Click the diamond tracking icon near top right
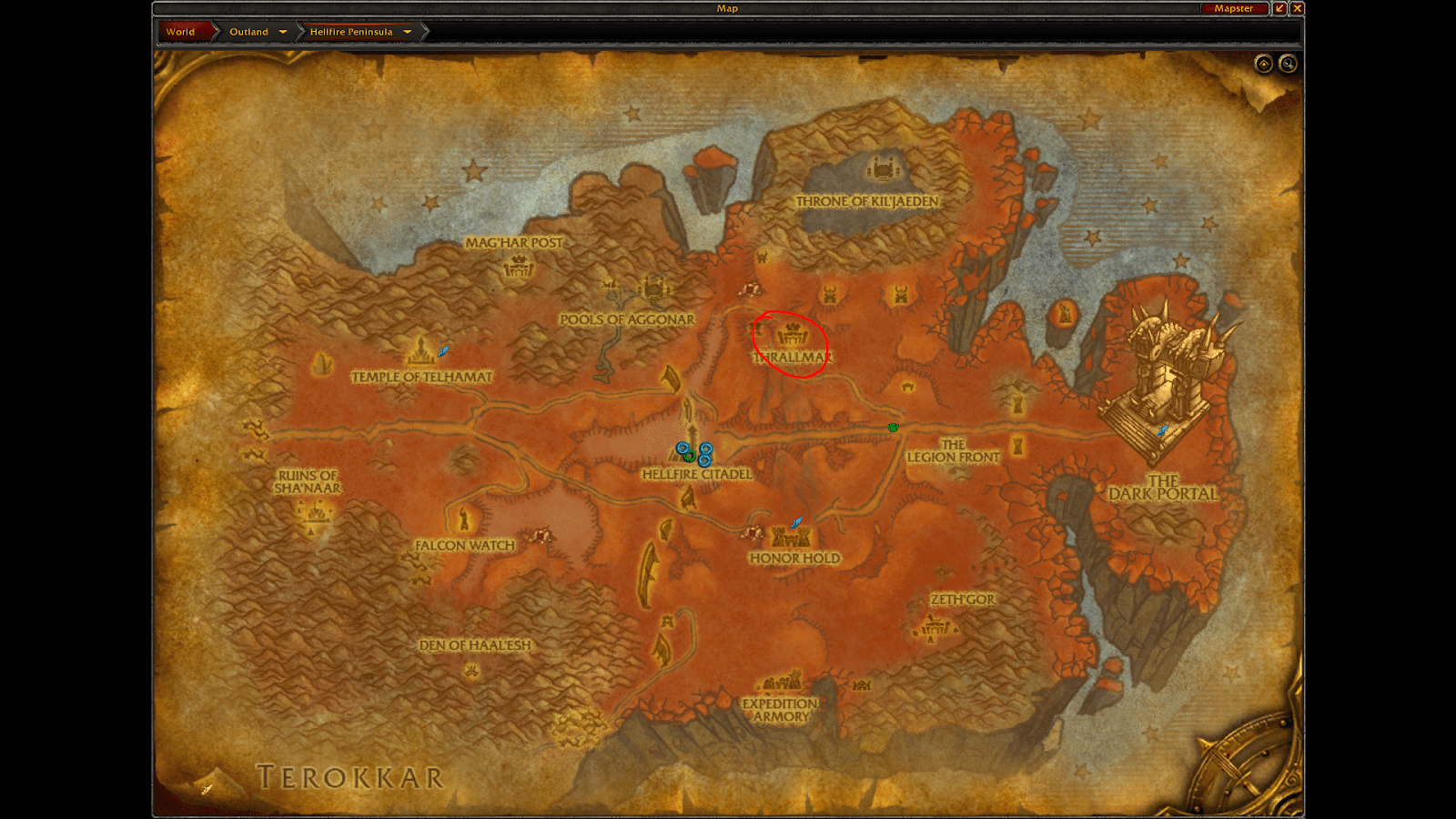This screenshot has width=1456, height=819. (x=1263, y=64)
